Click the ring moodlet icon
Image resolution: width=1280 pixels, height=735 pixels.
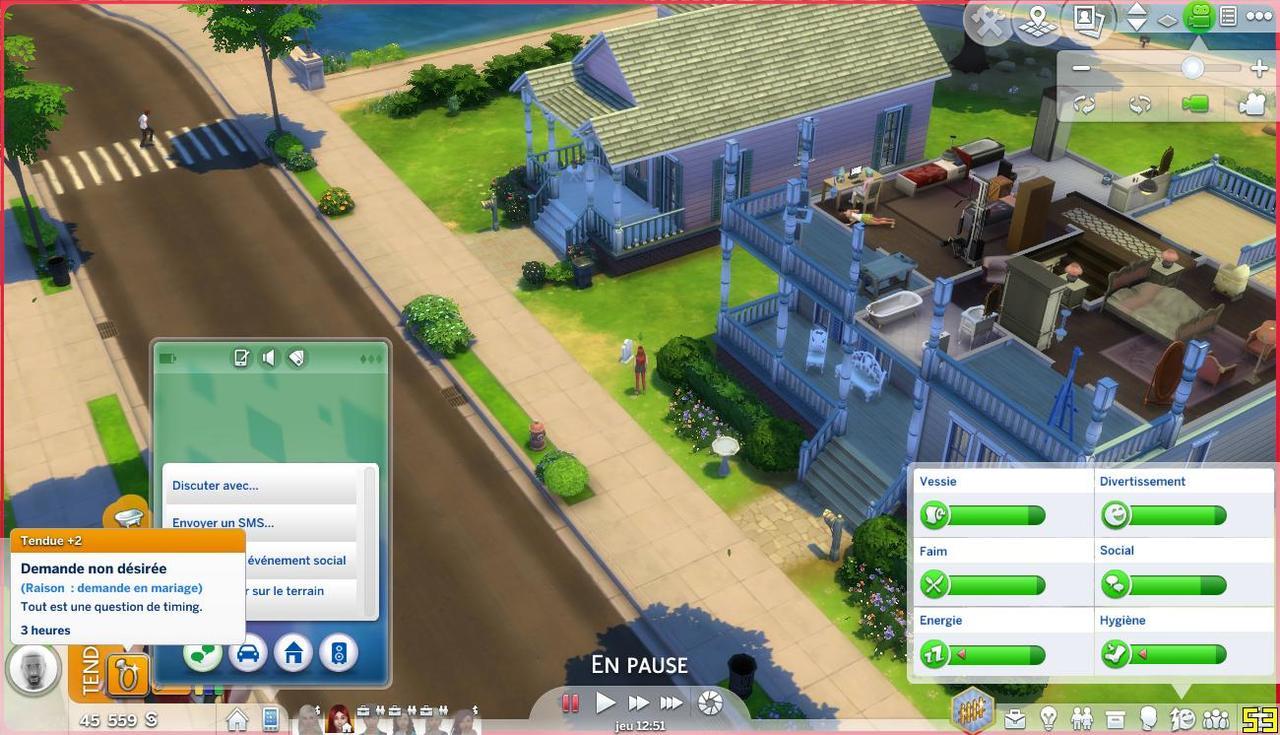[x=128, y=675]
